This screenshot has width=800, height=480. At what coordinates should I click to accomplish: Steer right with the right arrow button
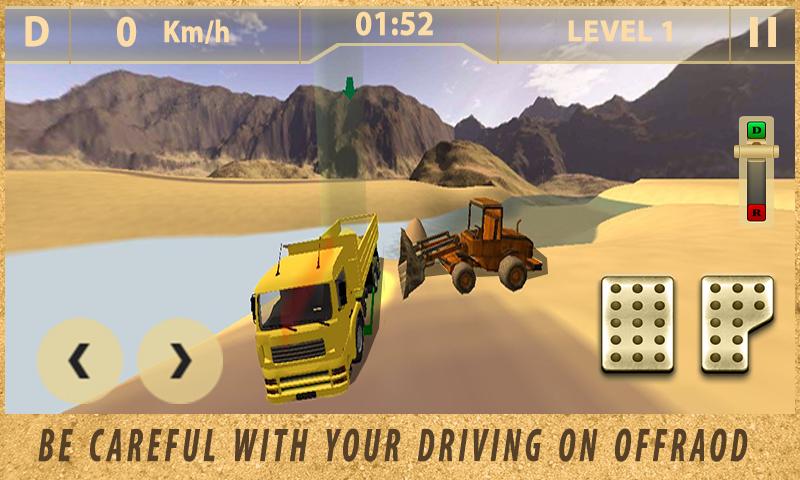coord(180,361)
